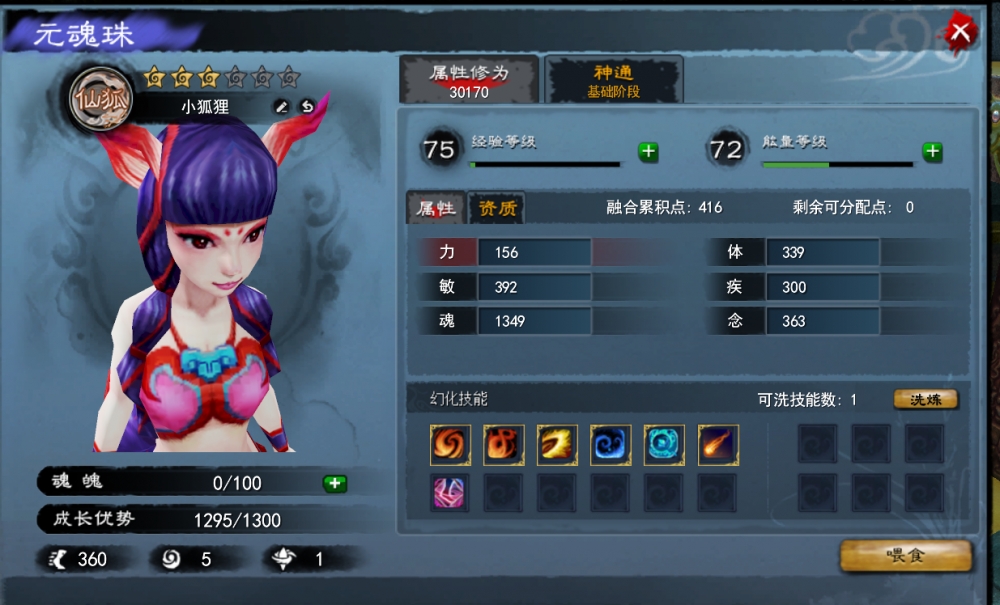Choose the yellow flame slash skill

pos(557,445)
